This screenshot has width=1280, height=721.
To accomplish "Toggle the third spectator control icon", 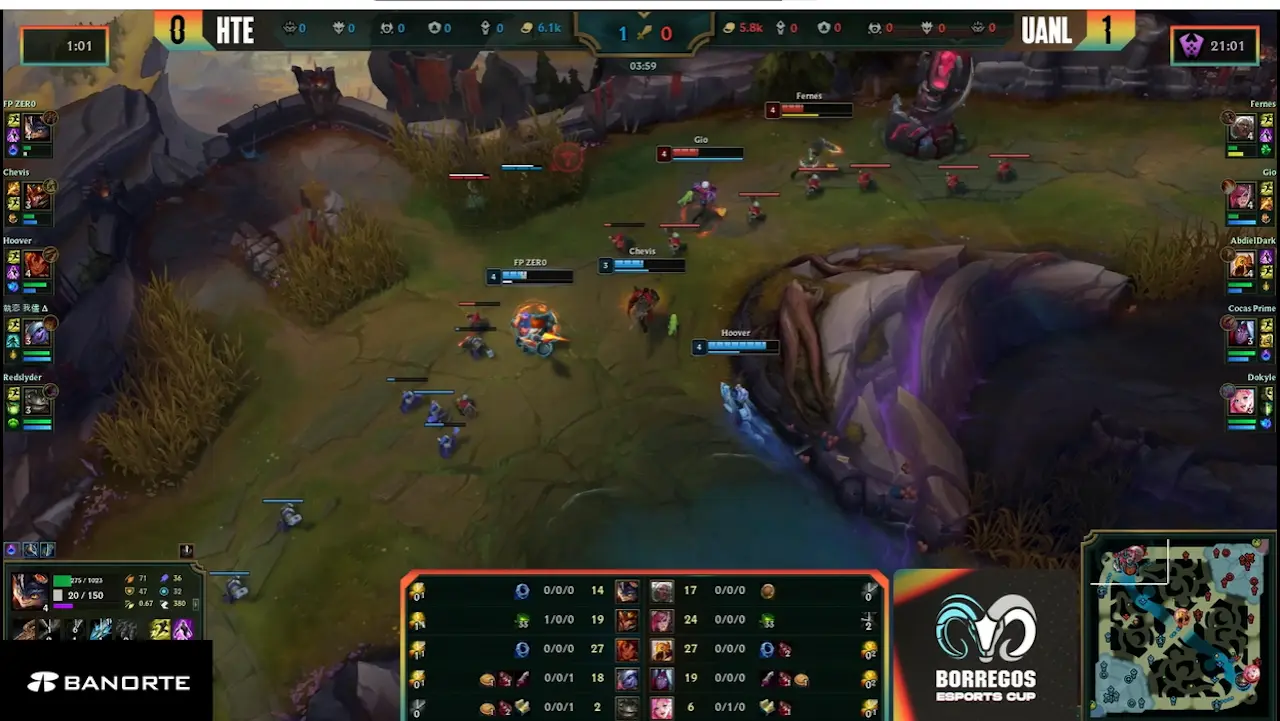I will click(47, 549).
